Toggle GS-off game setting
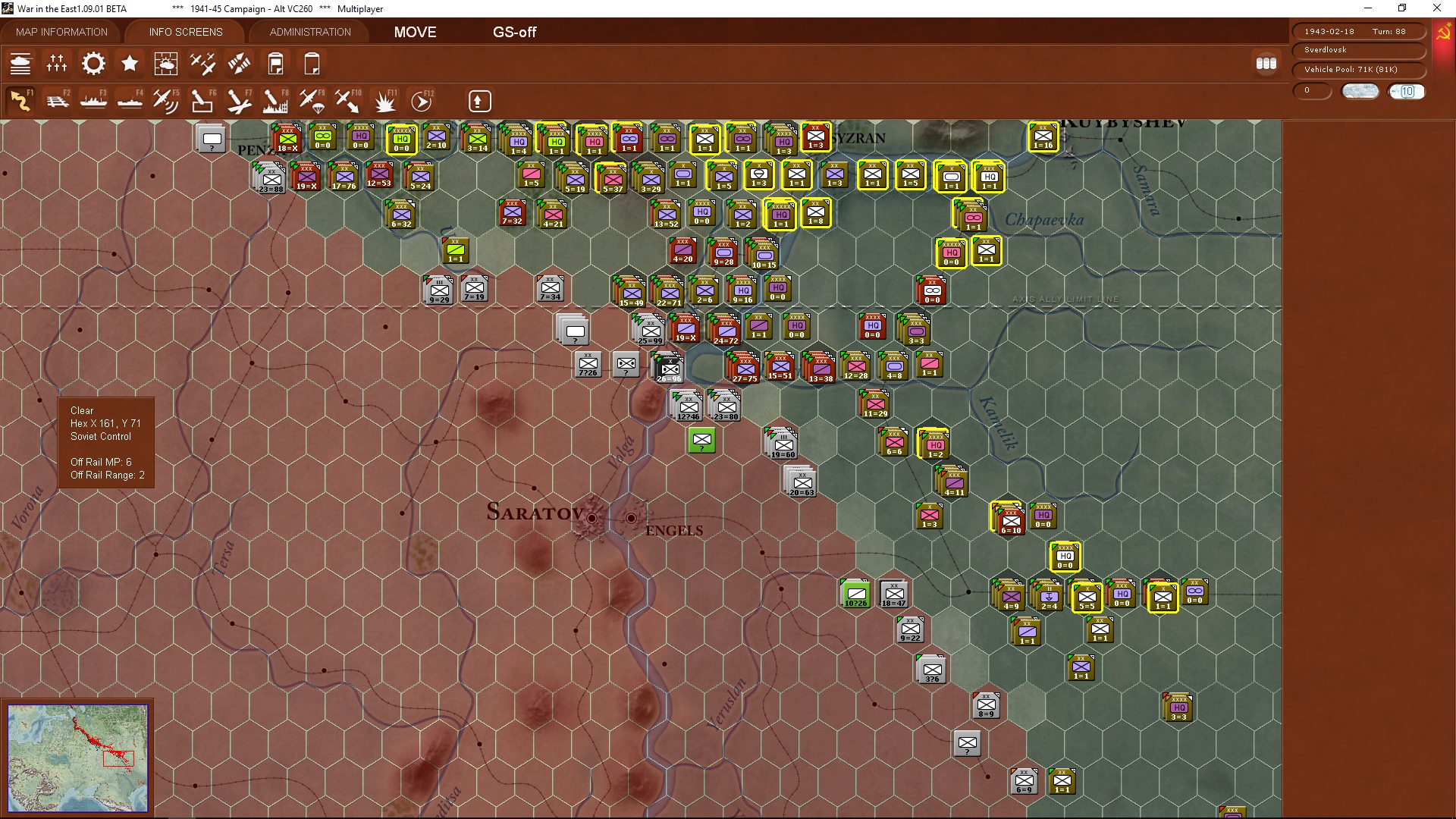This screenshot has width=1456, height=819. 515,32
